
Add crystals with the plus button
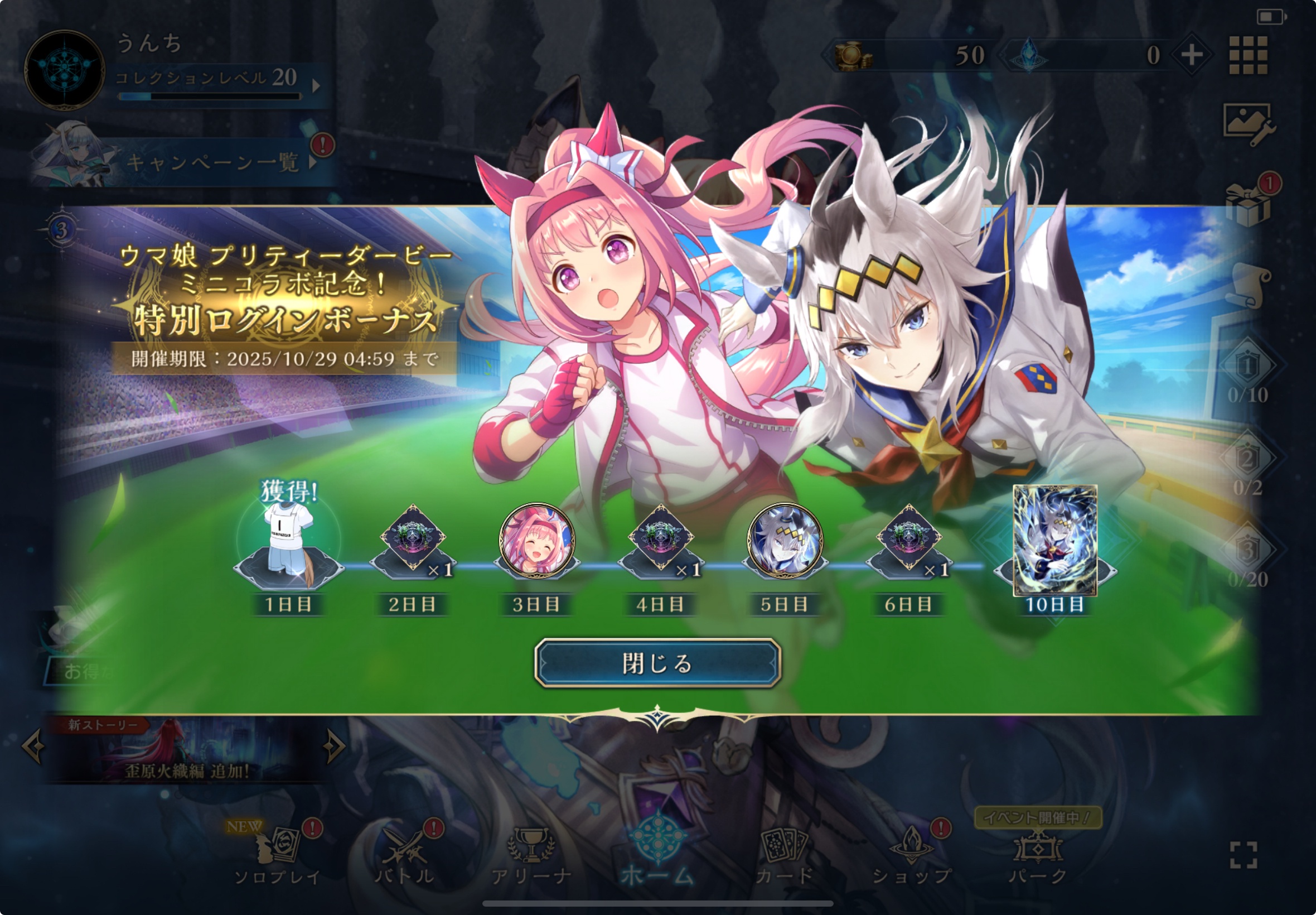(1192, 56)
